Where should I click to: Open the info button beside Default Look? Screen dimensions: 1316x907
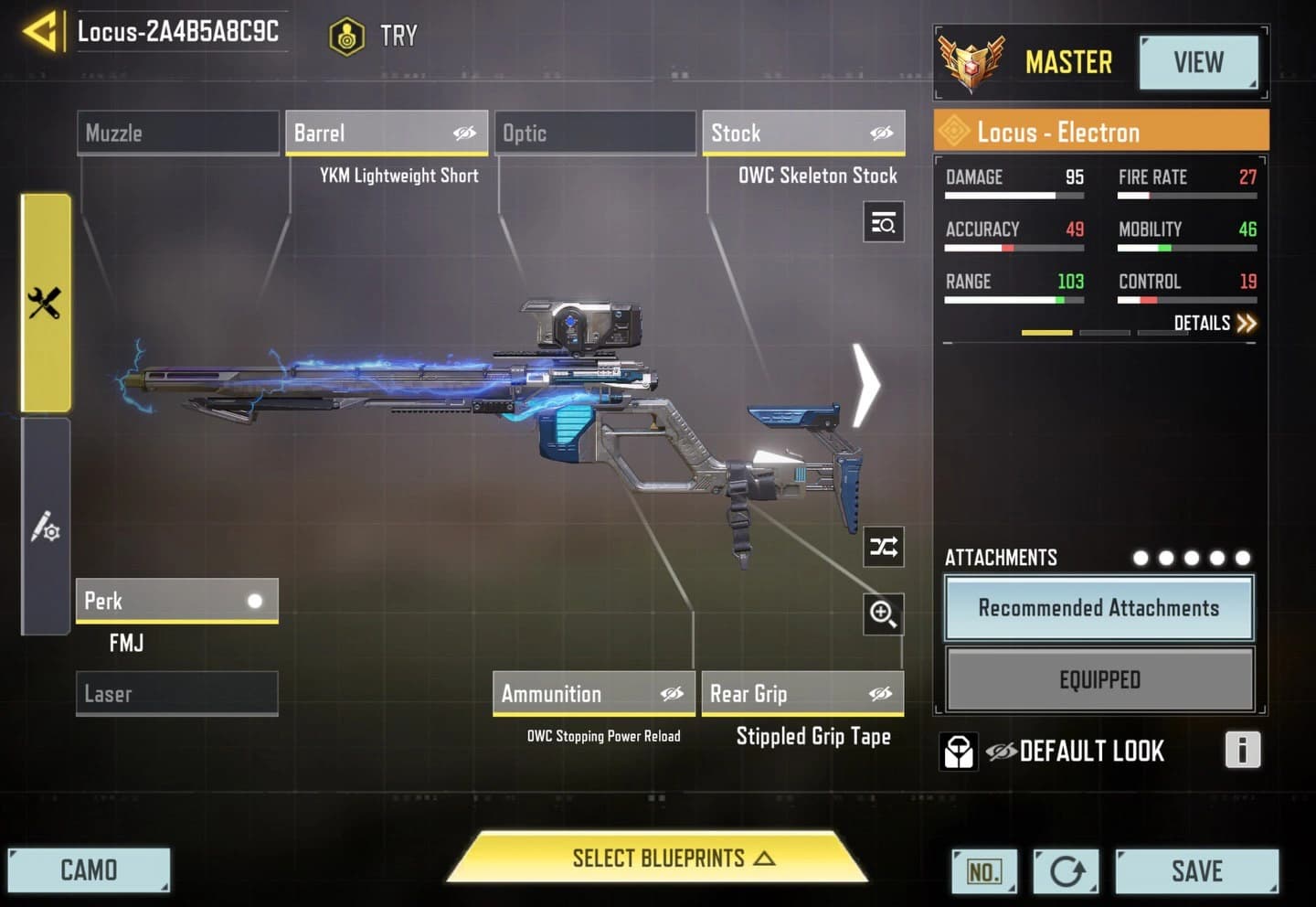click(x=1242, y=750)
